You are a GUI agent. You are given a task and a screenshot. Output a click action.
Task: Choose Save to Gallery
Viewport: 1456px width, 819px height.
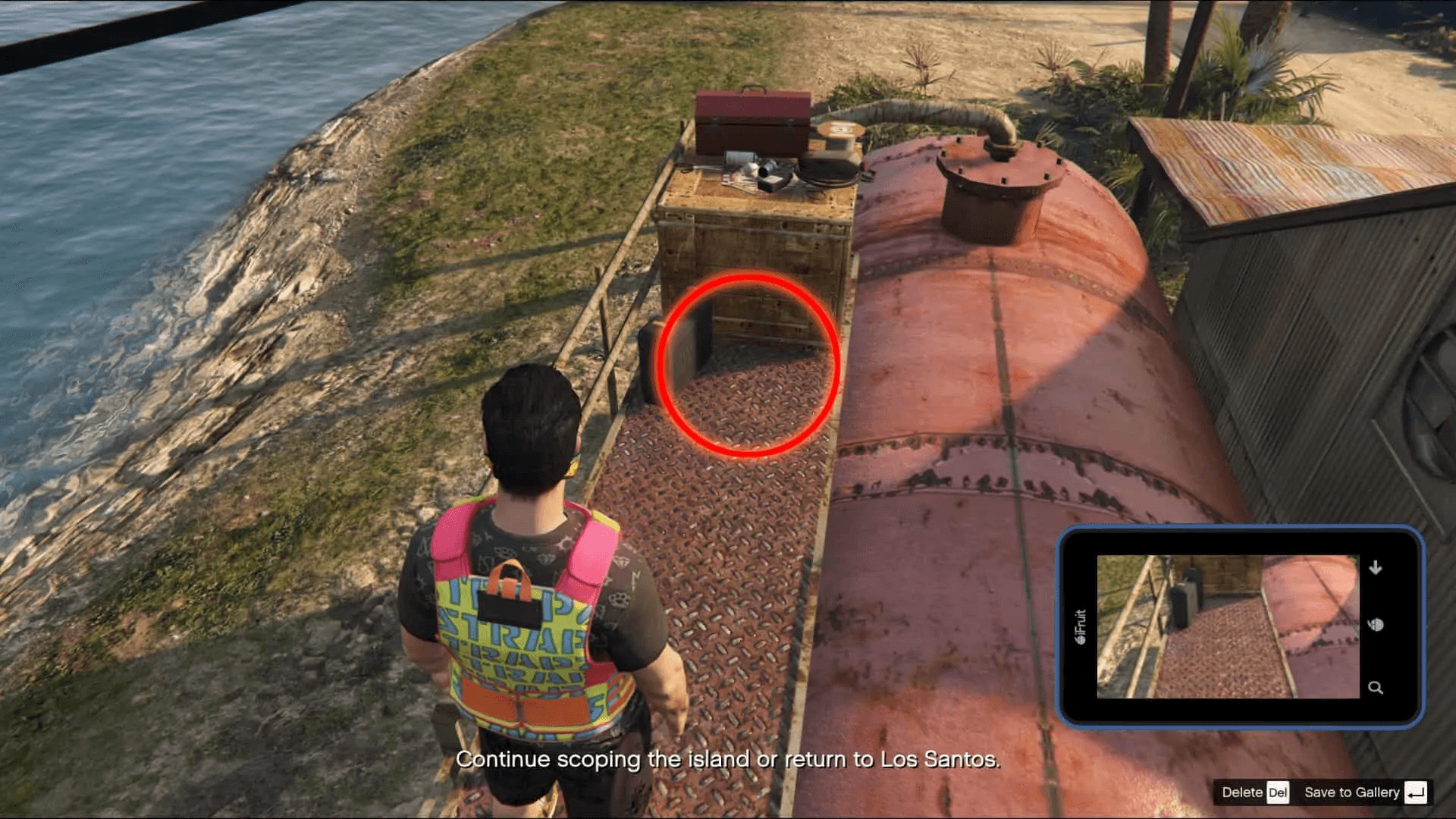[1364, 792]
